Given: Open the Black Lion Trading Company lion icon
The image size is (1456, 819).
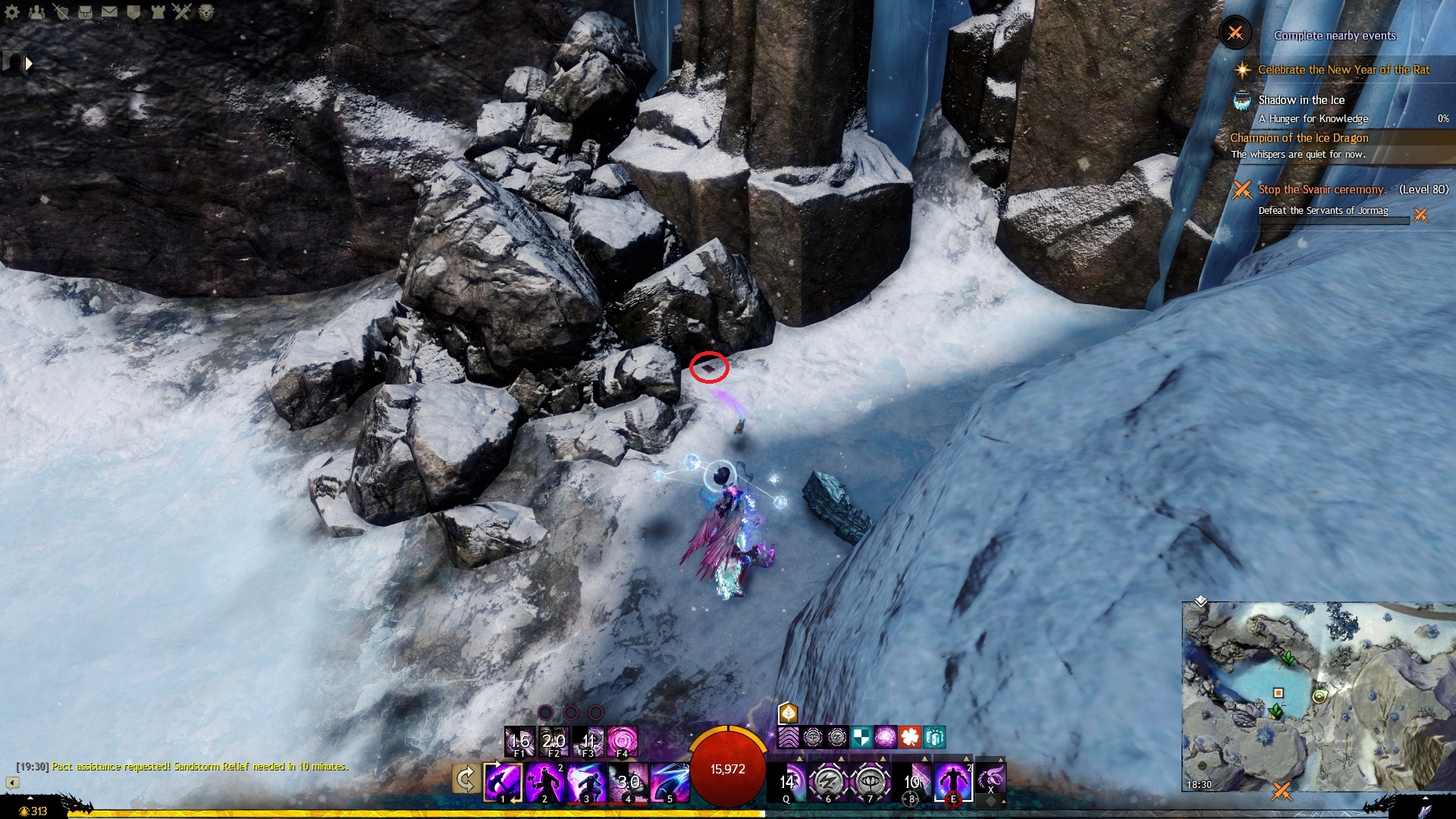Looking at the screenshot, I should click(x=206, y=12).
